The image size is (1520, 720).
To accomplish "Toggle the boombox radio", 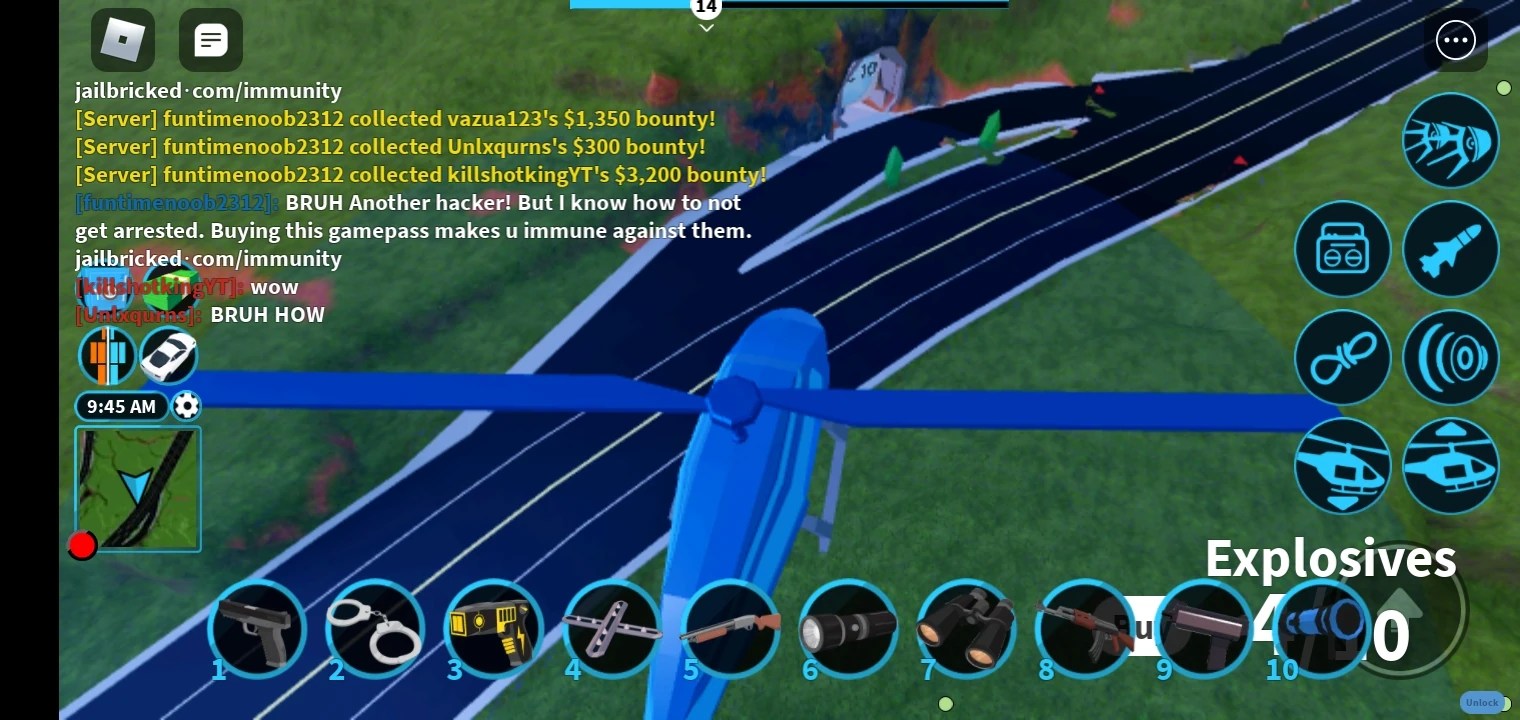I will pos(1343,249).
